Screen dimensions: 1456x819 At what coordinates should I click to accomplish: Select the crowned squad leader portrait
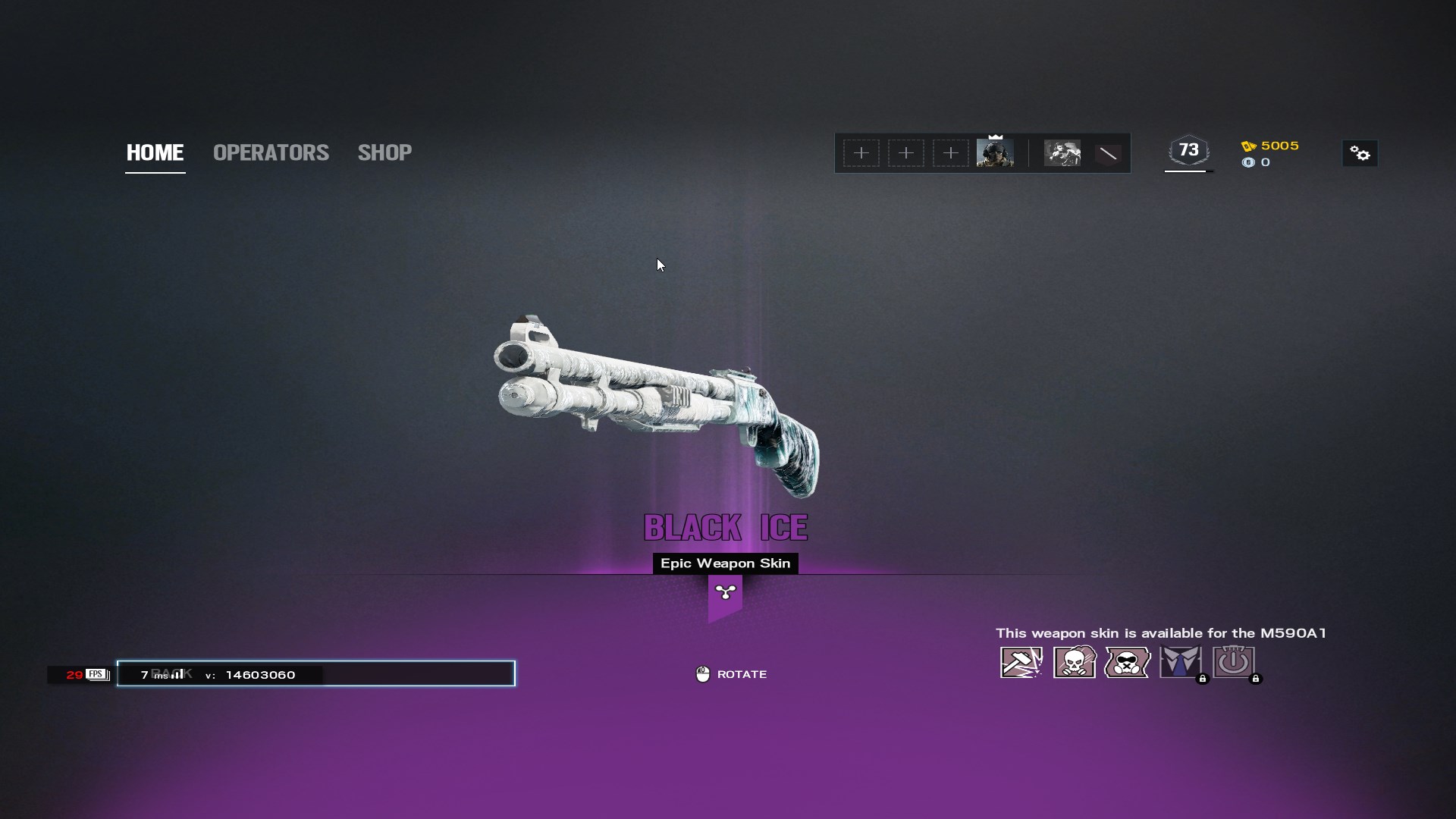click(x=995, y=153)
